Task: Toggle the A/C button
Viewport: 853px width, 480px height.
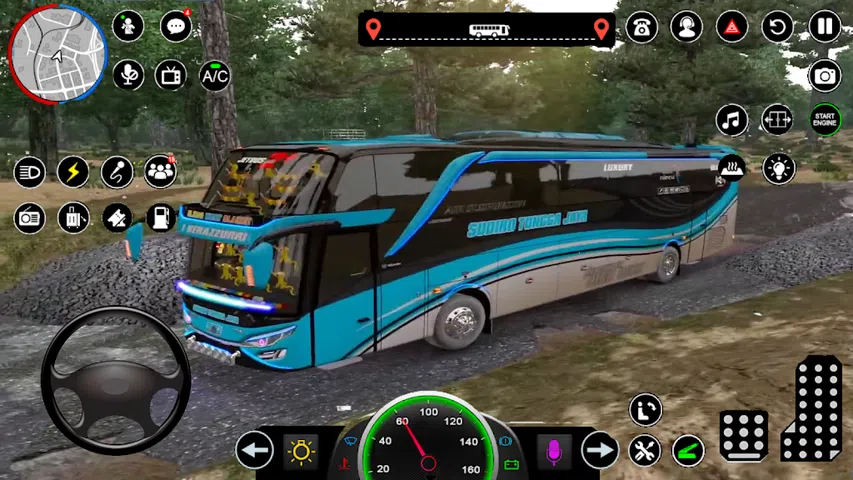Action: (215, 75)
